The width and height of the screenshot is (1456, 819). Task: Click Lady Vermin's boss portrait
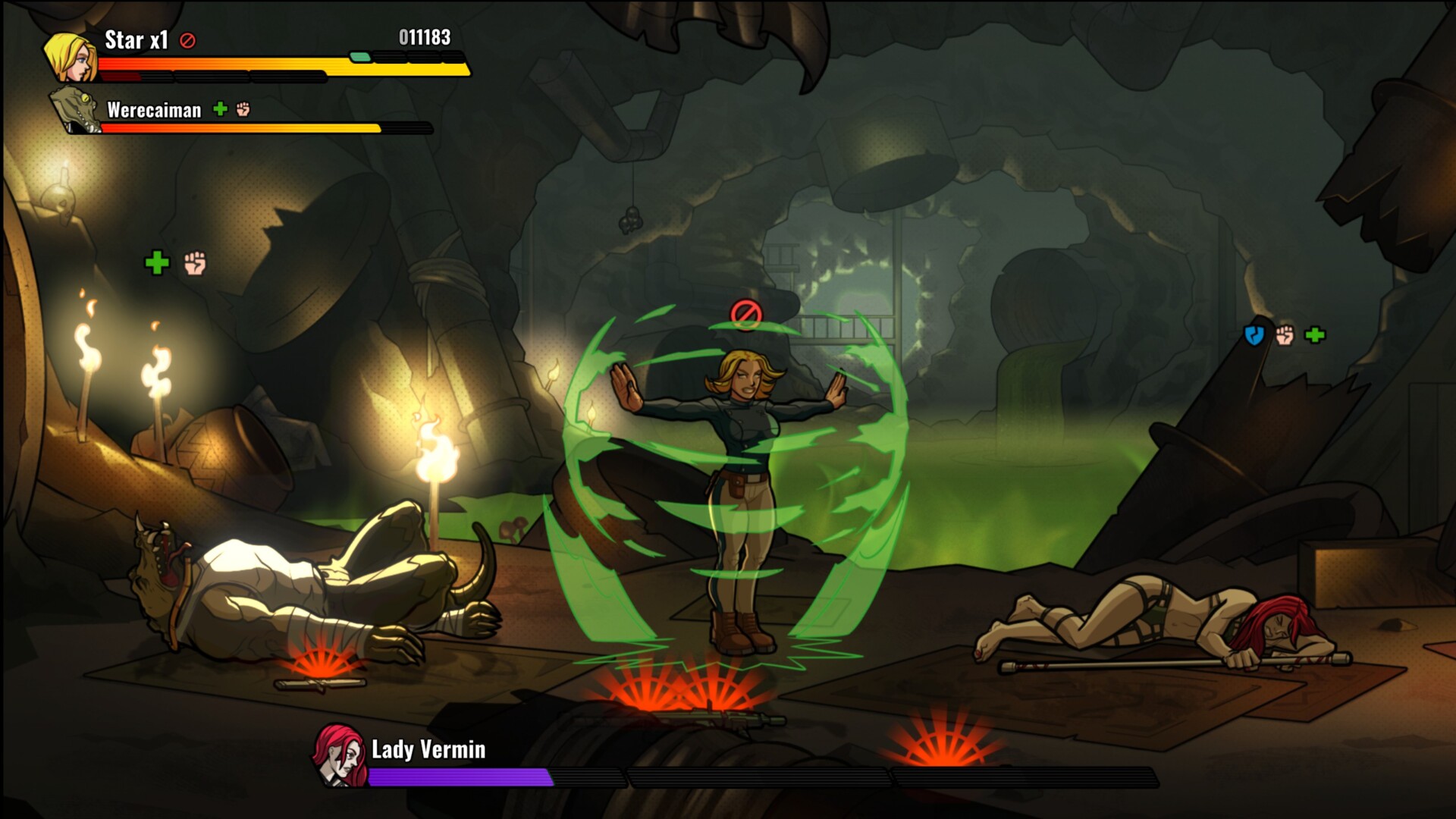340,755
